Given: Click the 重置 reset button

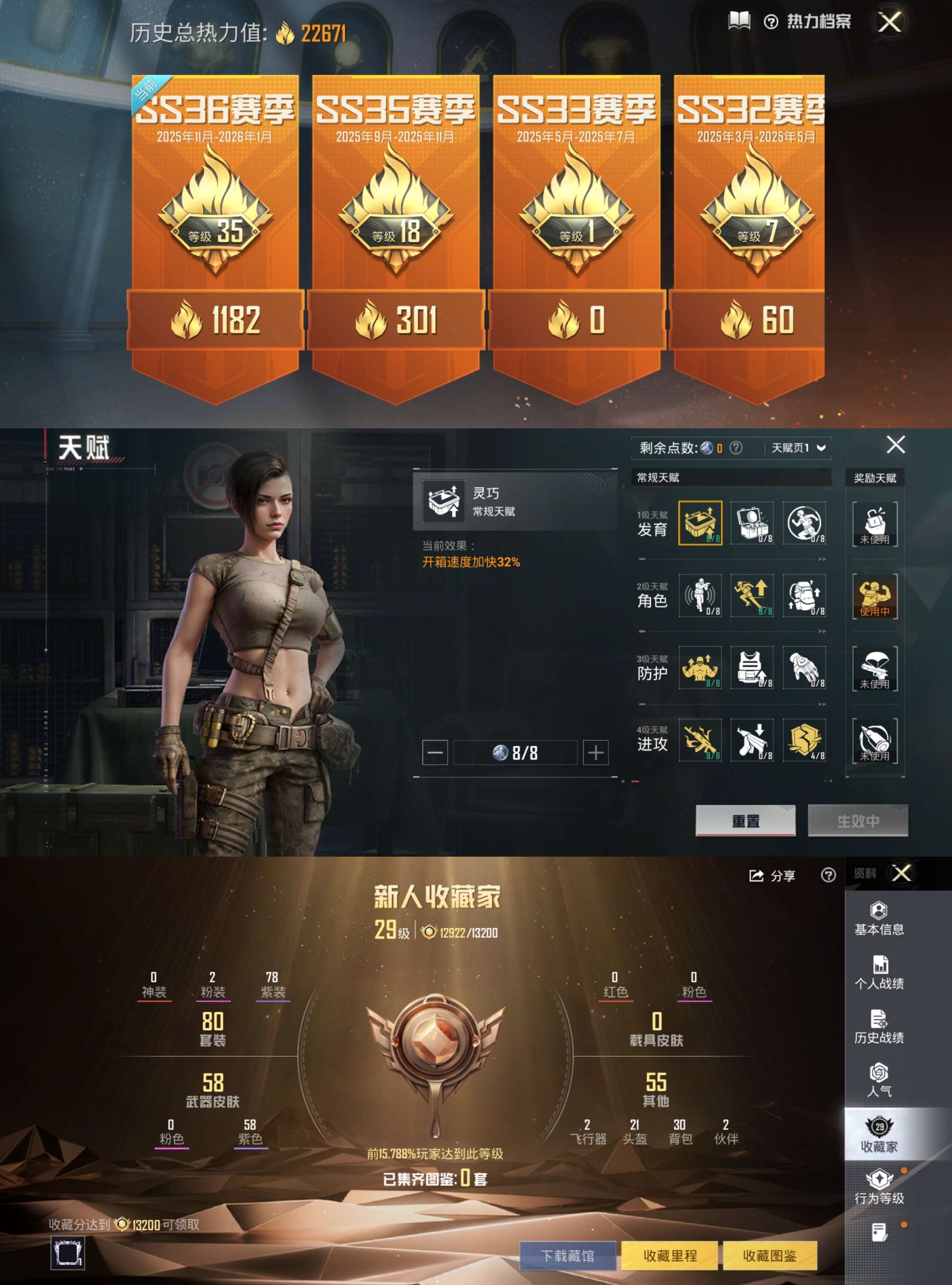Looking at the screenshot, I should (746, 820).
